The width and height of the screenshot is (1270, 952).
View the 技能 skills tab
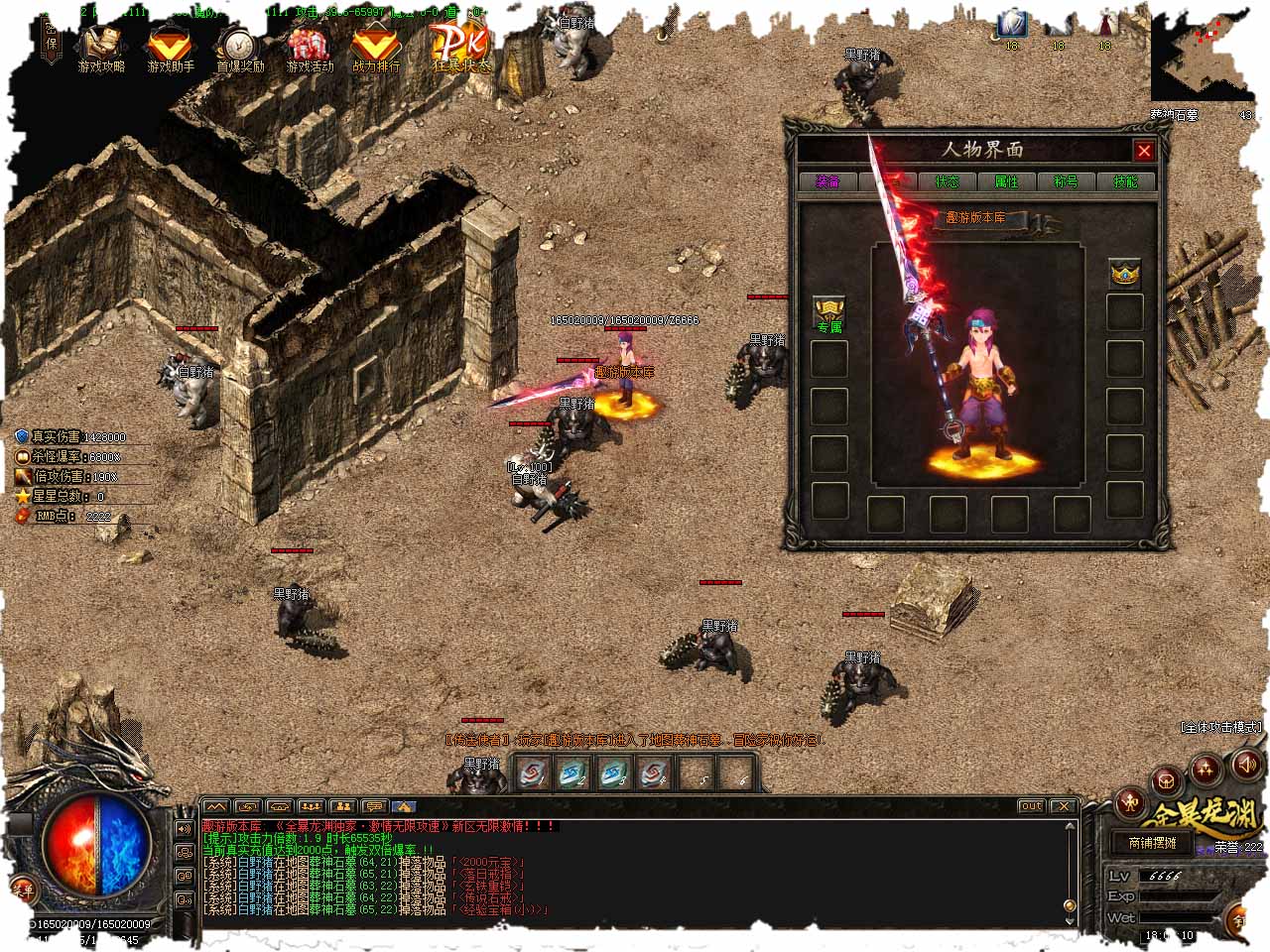pyautogui.click(x=1125, y=181)
